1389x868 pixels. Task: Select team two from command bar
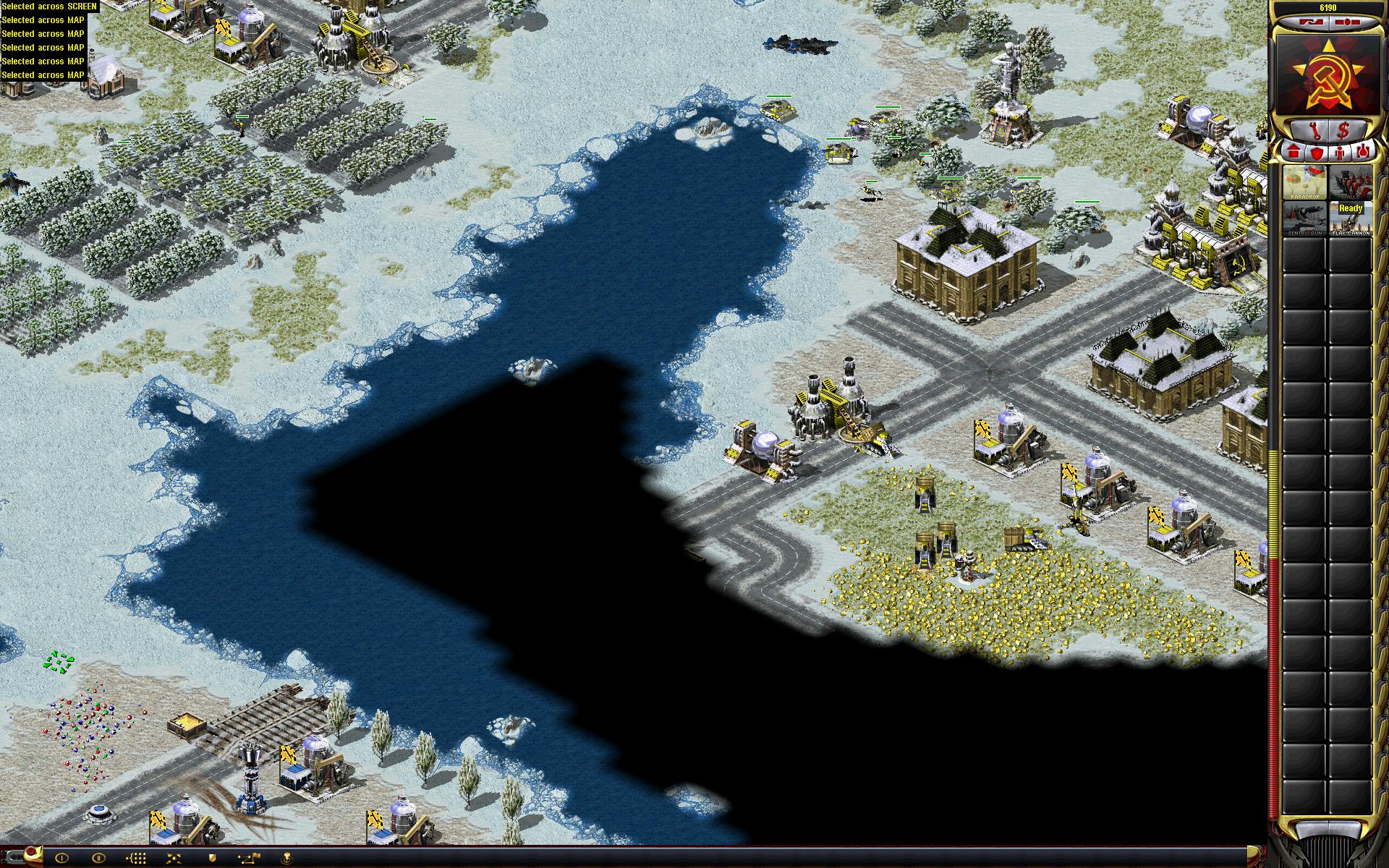(99, 857)
